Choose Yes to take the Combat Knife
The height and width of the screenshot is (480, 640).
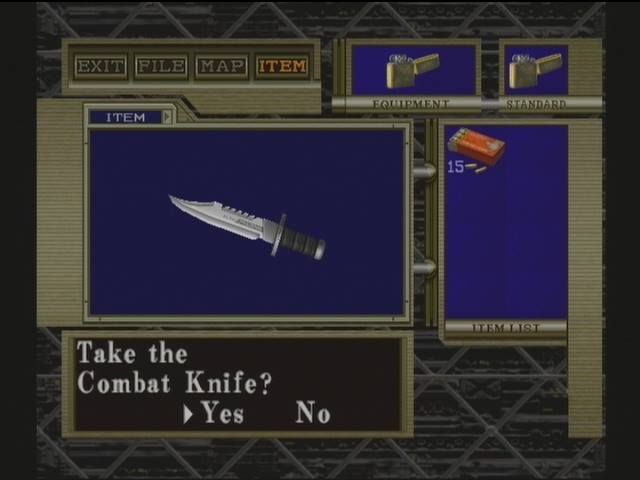222,413
